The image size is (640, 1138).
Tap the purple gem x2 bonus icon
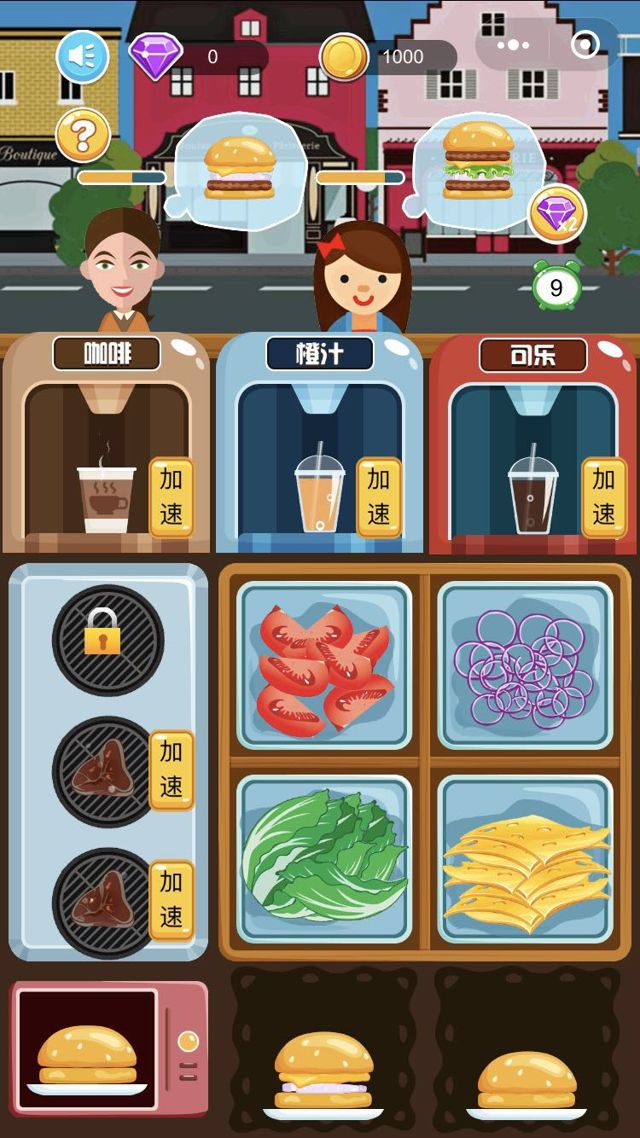(x=556, y=214)
